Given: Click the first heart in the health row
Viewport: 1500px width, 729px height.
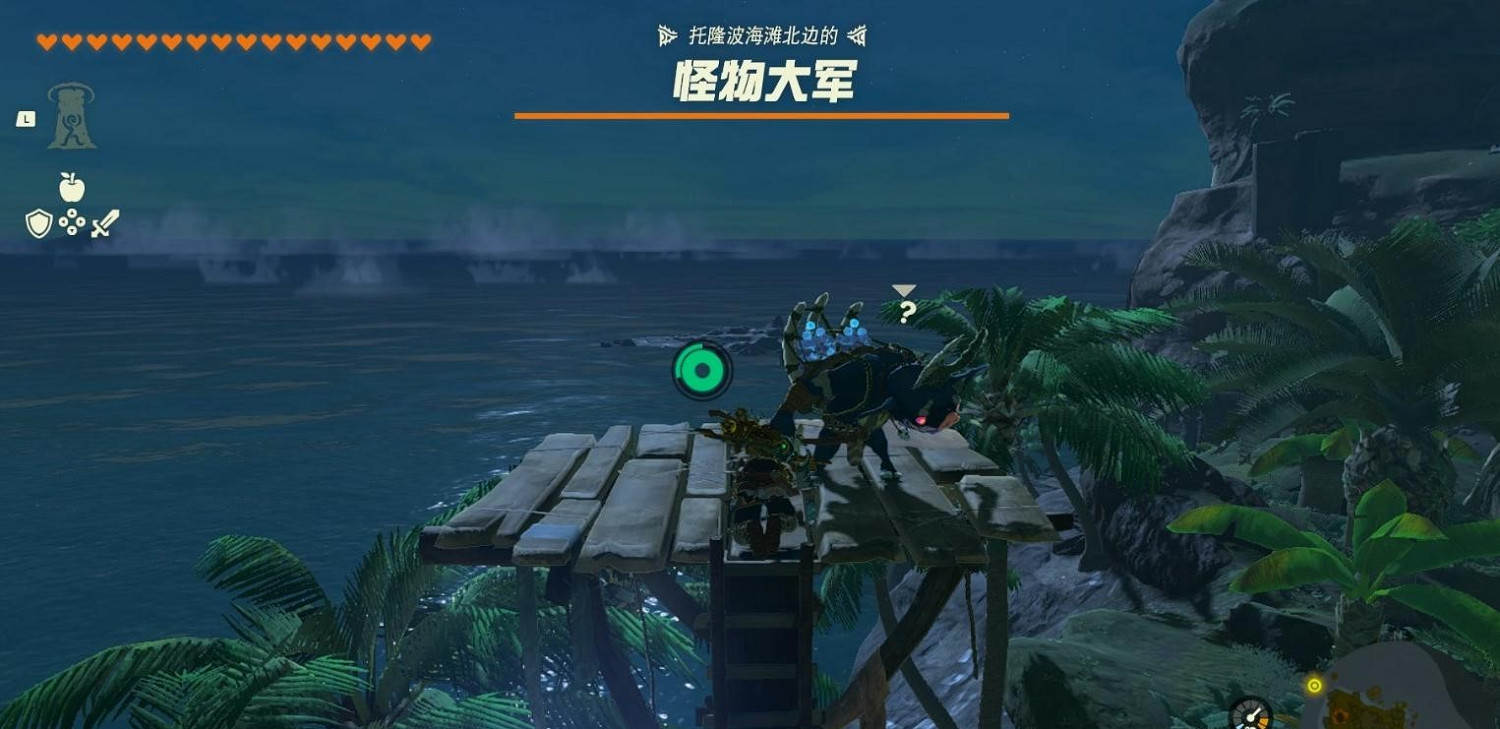Looking at the screenshot, I should tap(47, 41).
